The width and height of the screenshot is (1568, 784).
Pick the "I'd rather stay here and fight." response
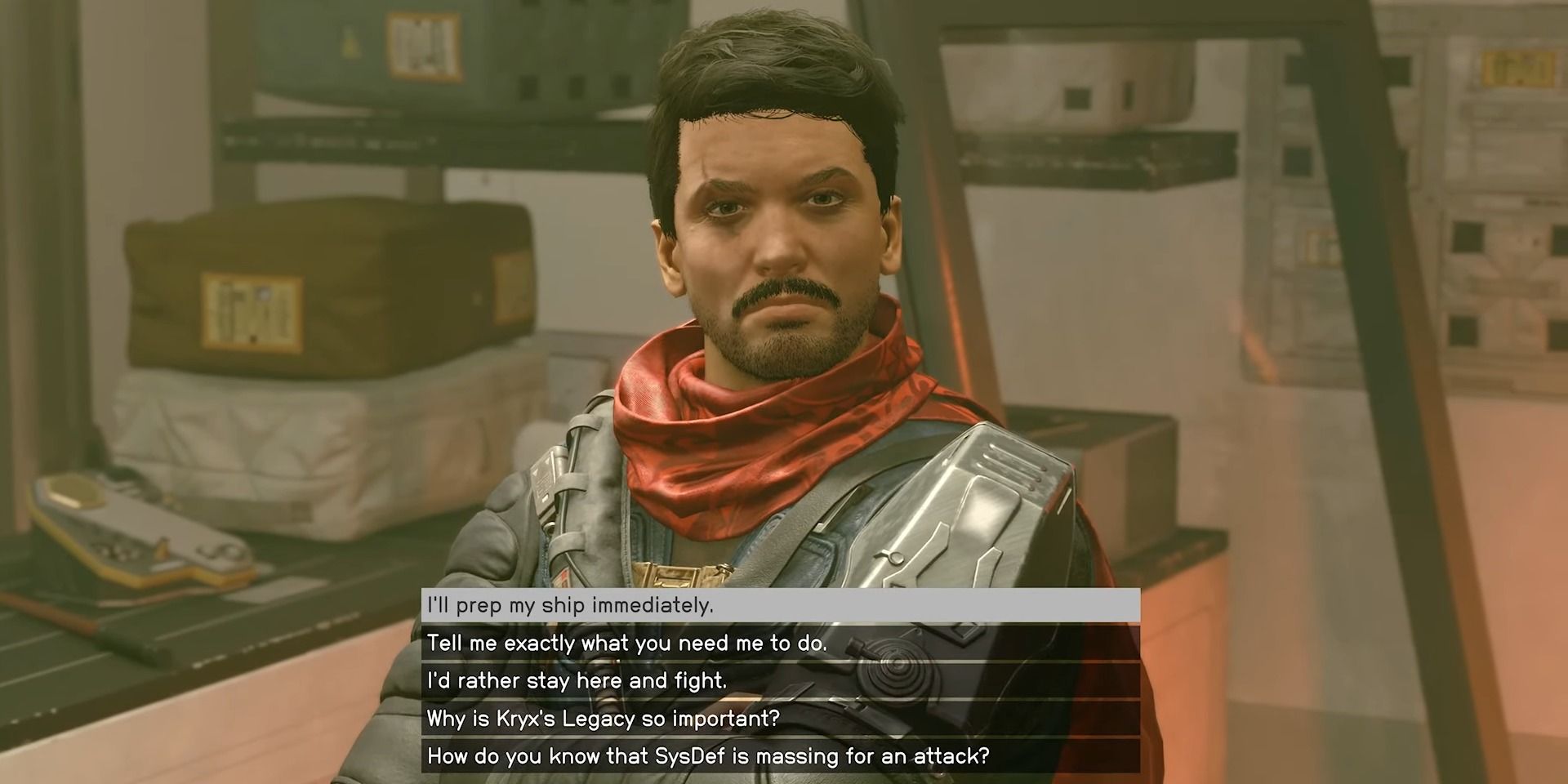pyautogui.click(x=776, y=681)
